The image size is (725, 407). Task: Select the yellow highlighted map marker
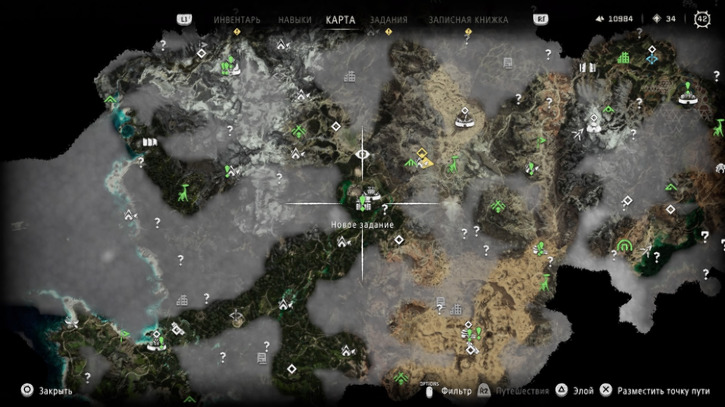click(x=424, y=158)
